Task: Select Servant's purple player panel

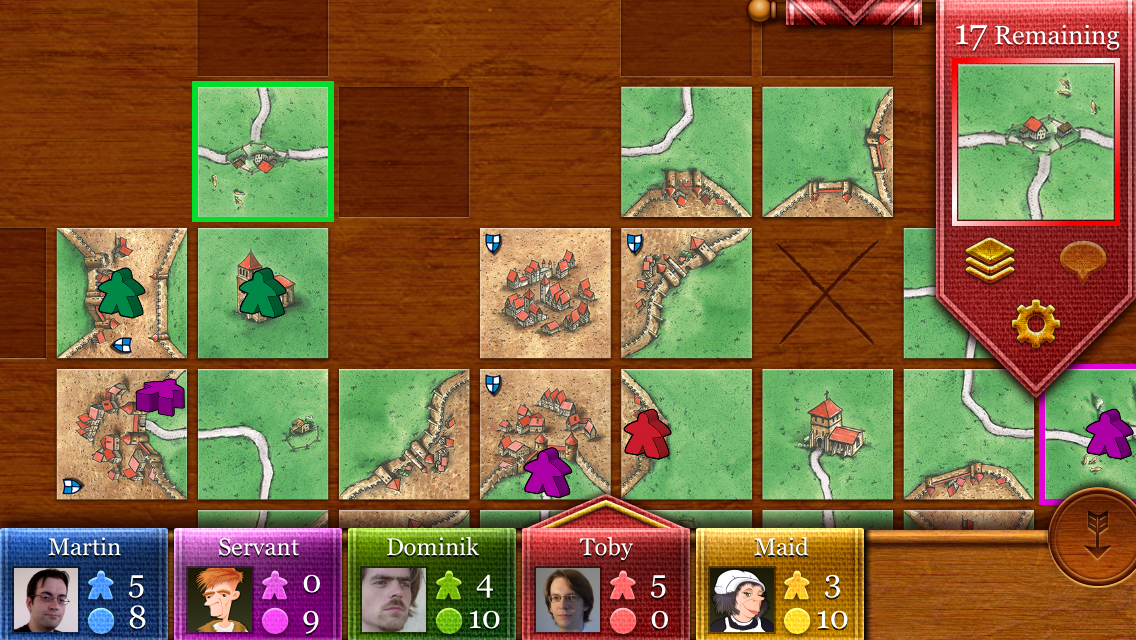Action: point(258,585)
